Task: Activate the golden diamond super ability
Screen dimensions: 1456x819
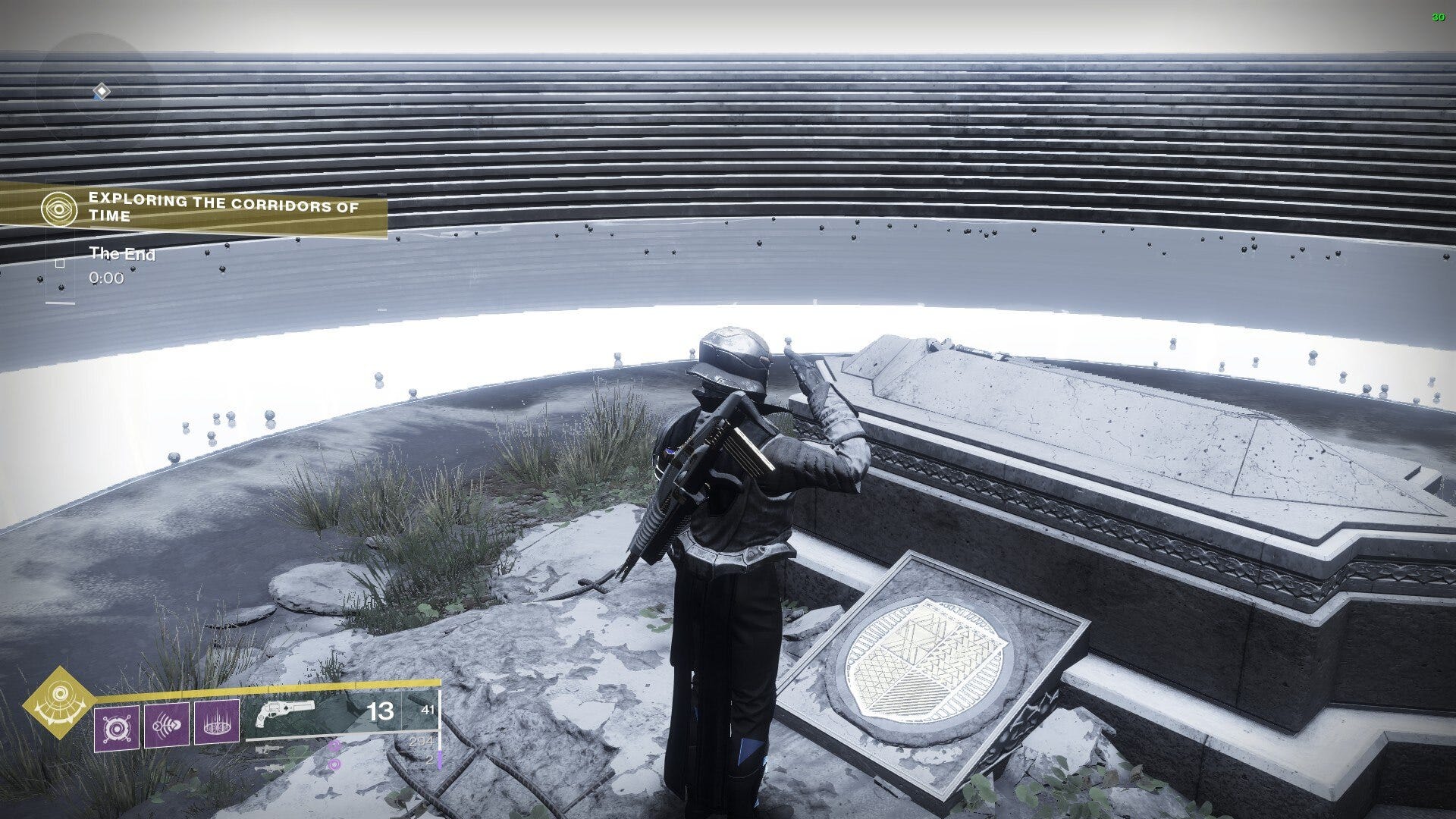Action: pyautogui.click(x=58, y=702)
